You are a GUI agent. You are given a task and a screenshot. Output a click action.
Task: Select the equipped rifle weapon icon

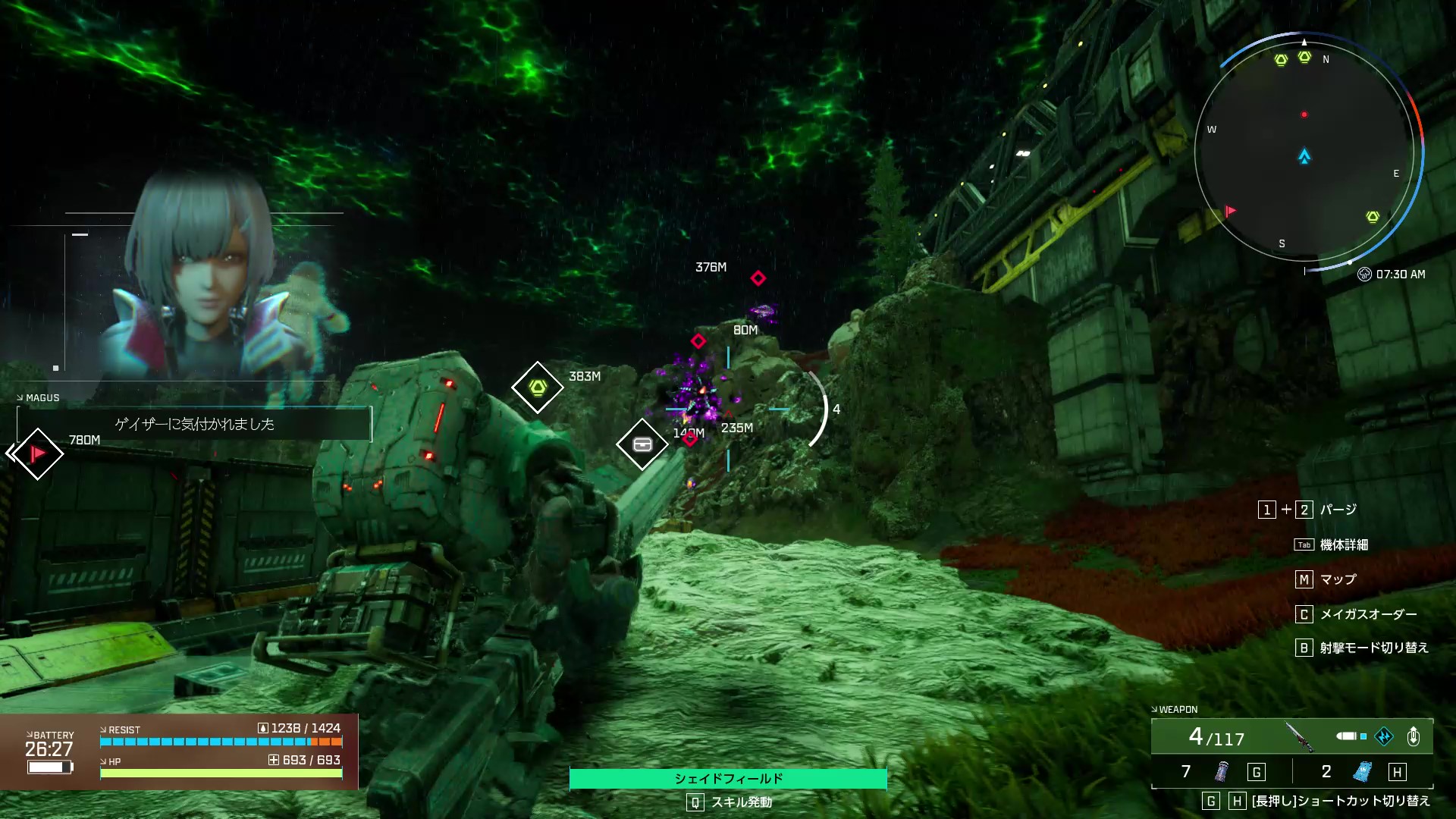[x=1299, y=736]
